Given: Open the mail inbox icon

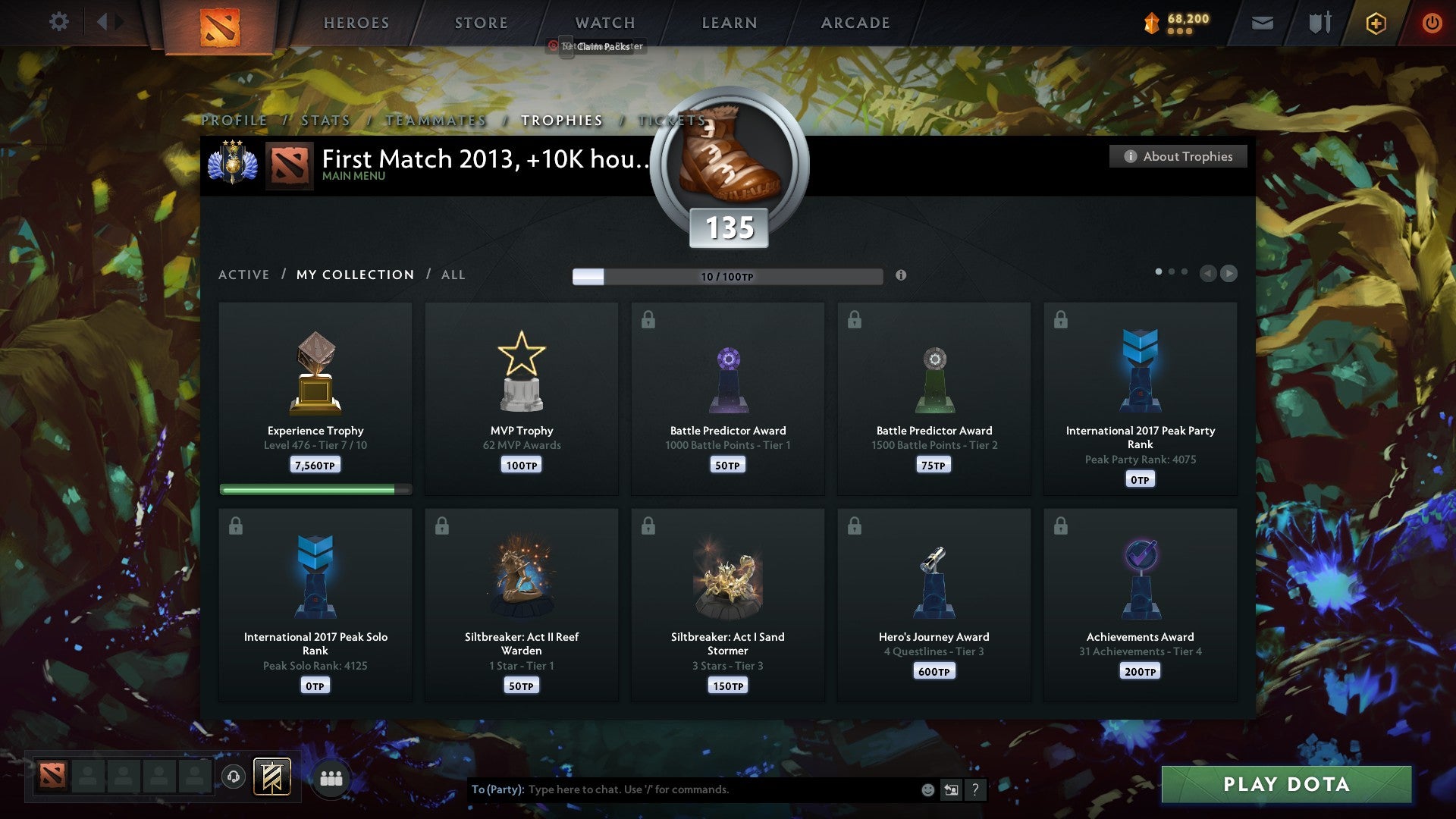Looking at the screenshot, I should coord(1263,23).
